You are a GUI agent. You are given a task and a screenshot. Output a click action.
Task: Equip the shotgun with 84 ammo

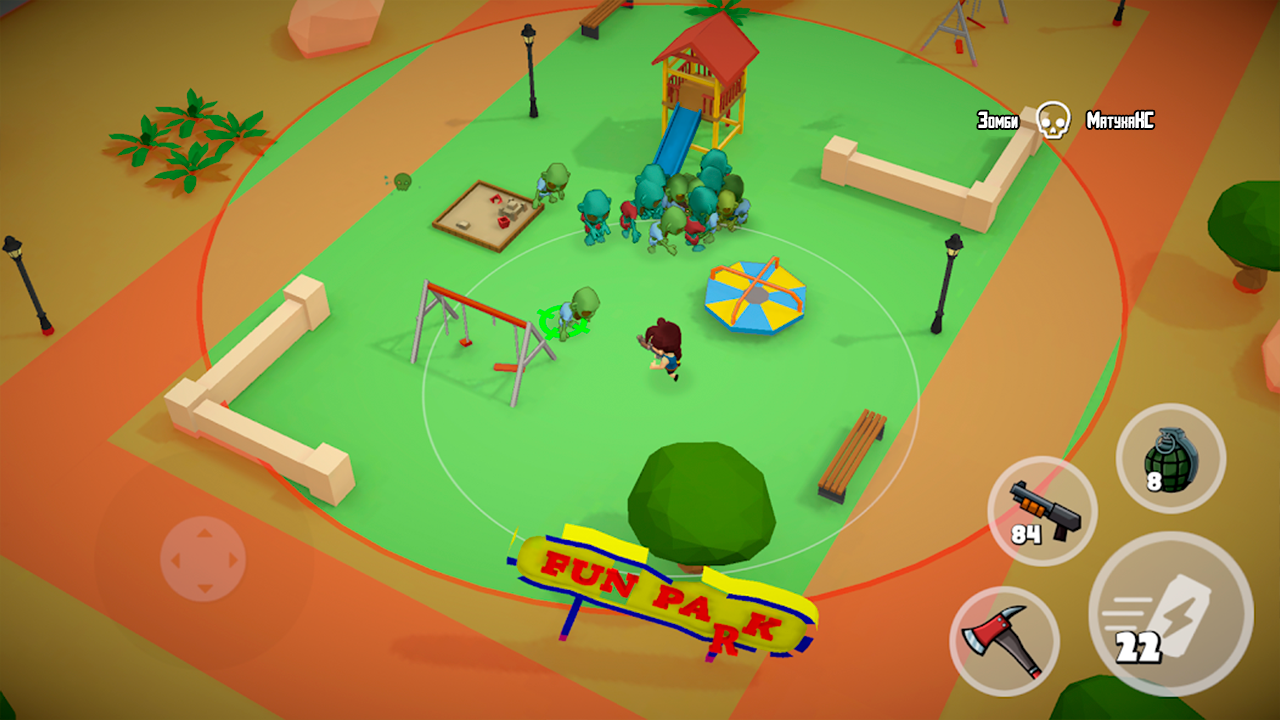[1042, 510]
